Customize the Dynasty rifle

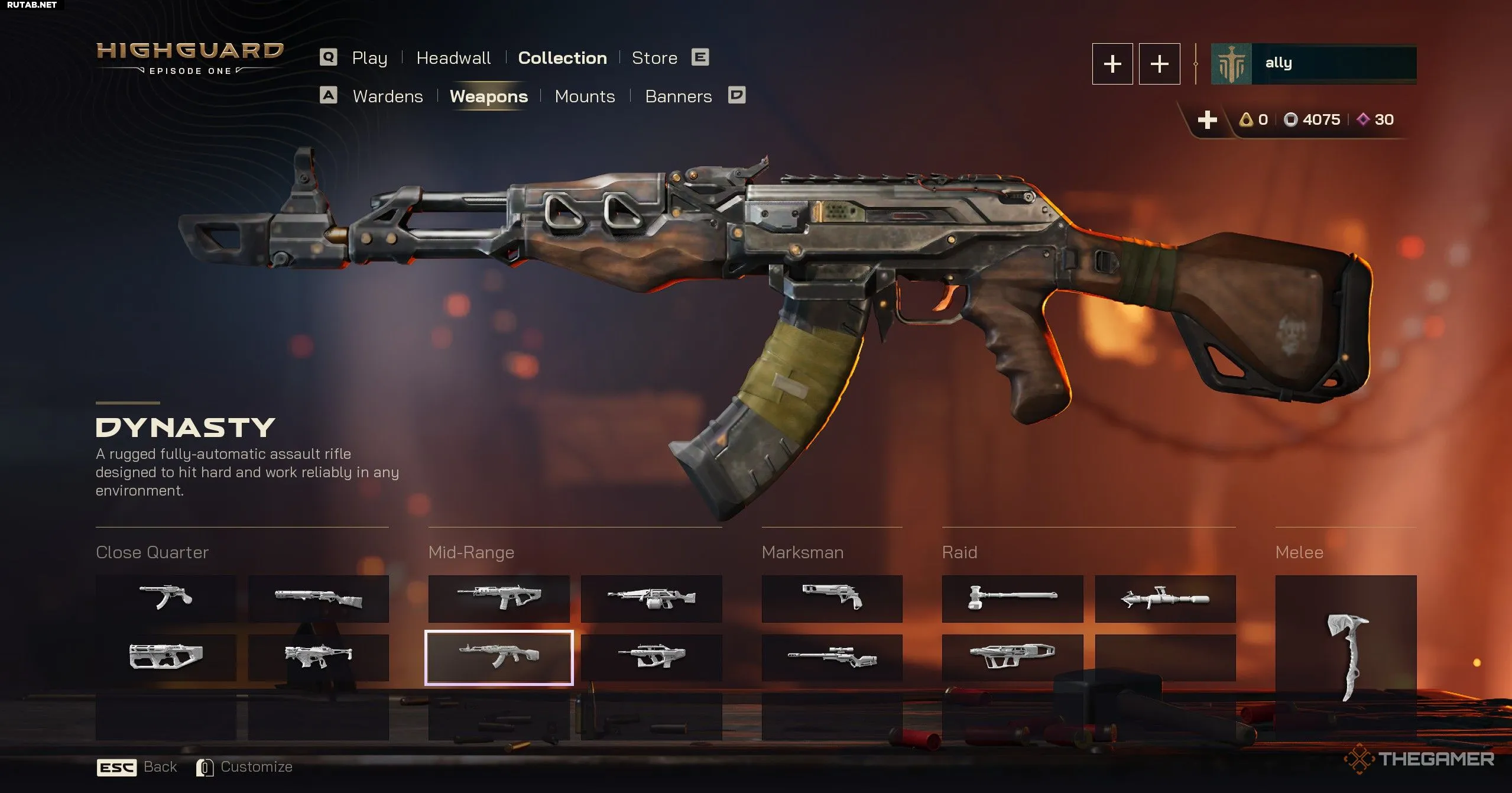[x=245, y=767]
